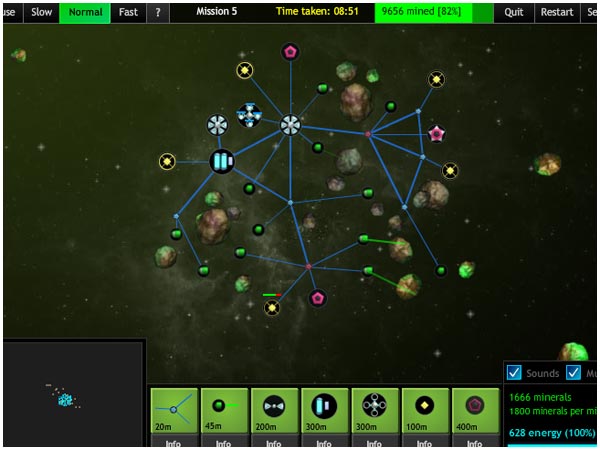Open Info for the 20m connector node
This screenshot has height=450, width=600.
(174, 443)
